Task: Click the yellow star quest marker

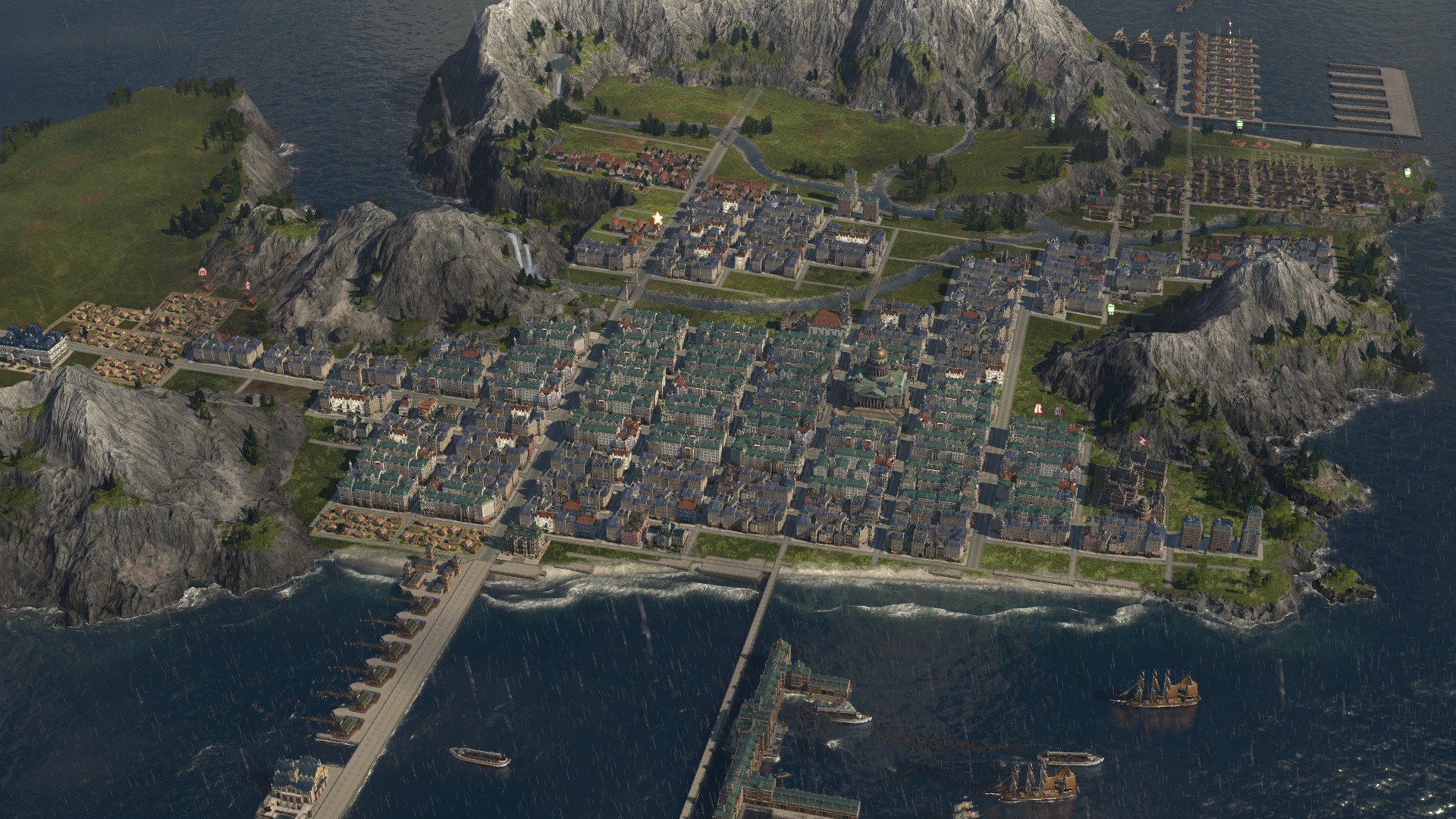Action: [657, 218]
